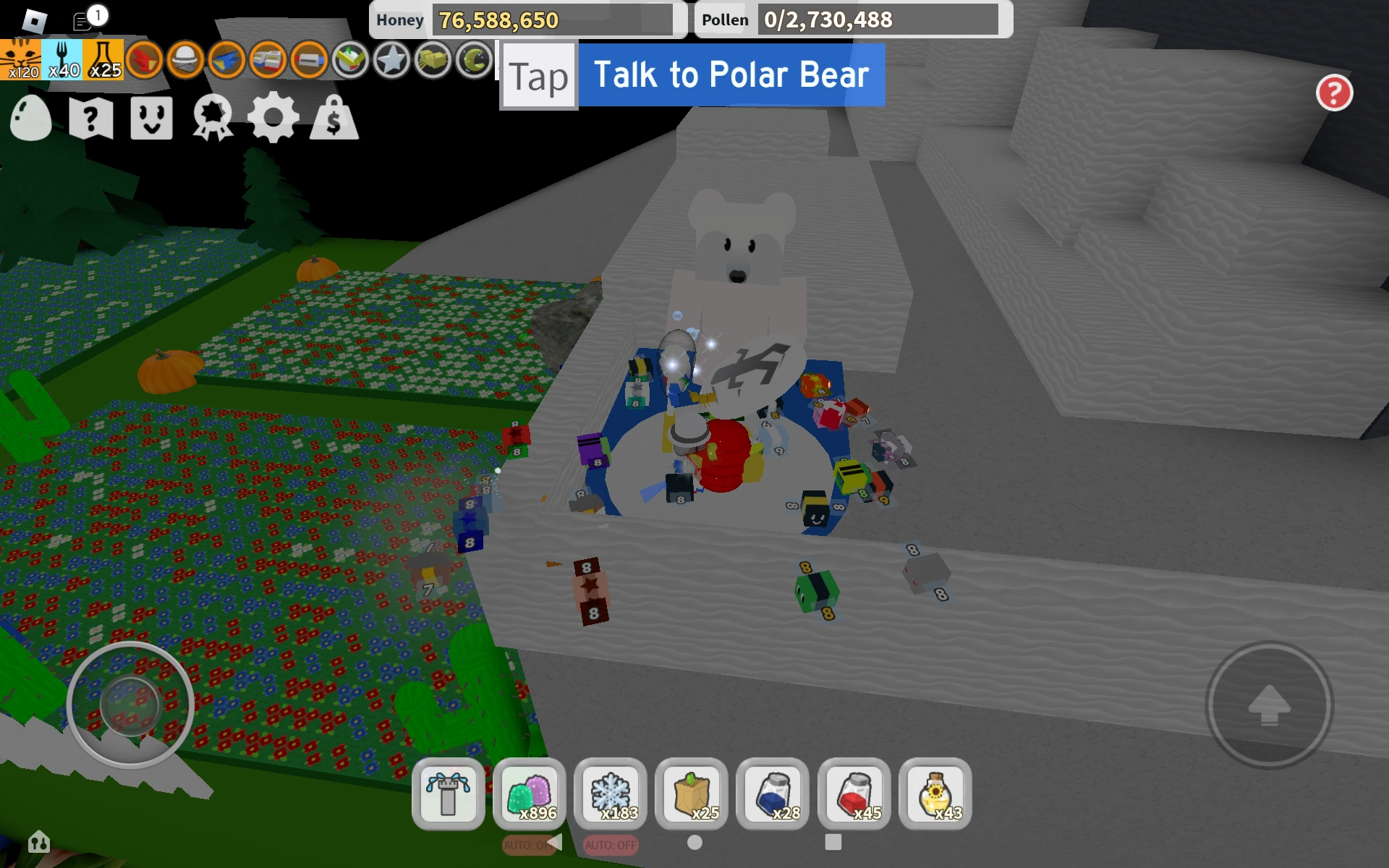Enable auto-use for Snowflakes

click(x=611, y=843)
